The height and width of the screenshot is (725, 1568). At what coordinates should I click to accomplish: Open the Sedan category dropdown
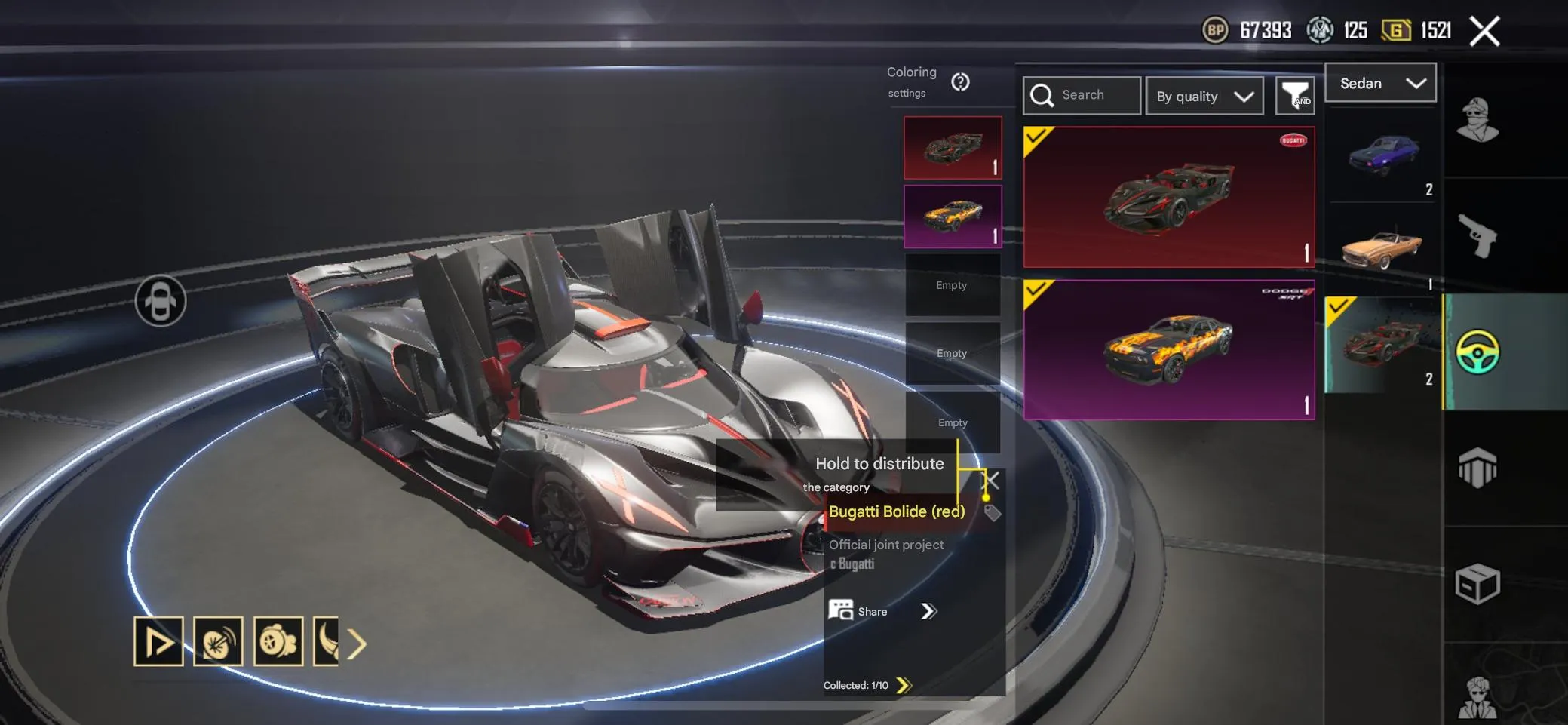(x=1380, y=83)
